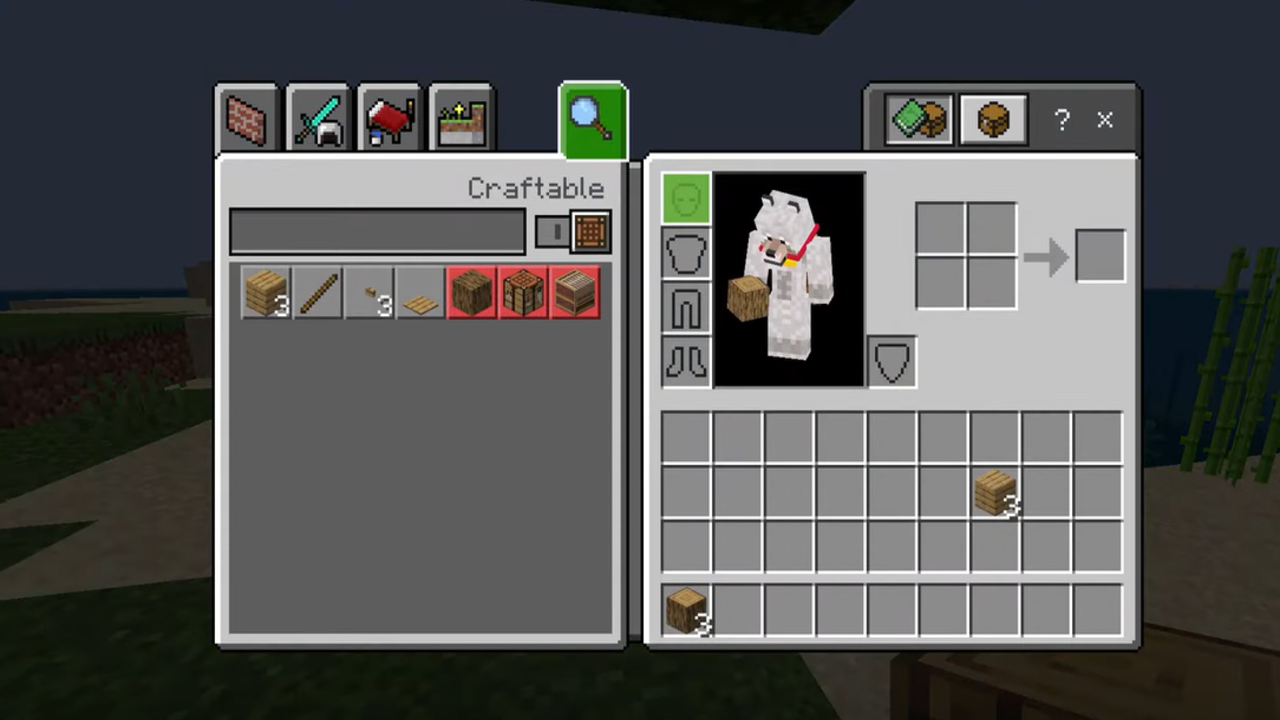
Task: Select the crafting table recipe
Action: (x=523, y=293)
